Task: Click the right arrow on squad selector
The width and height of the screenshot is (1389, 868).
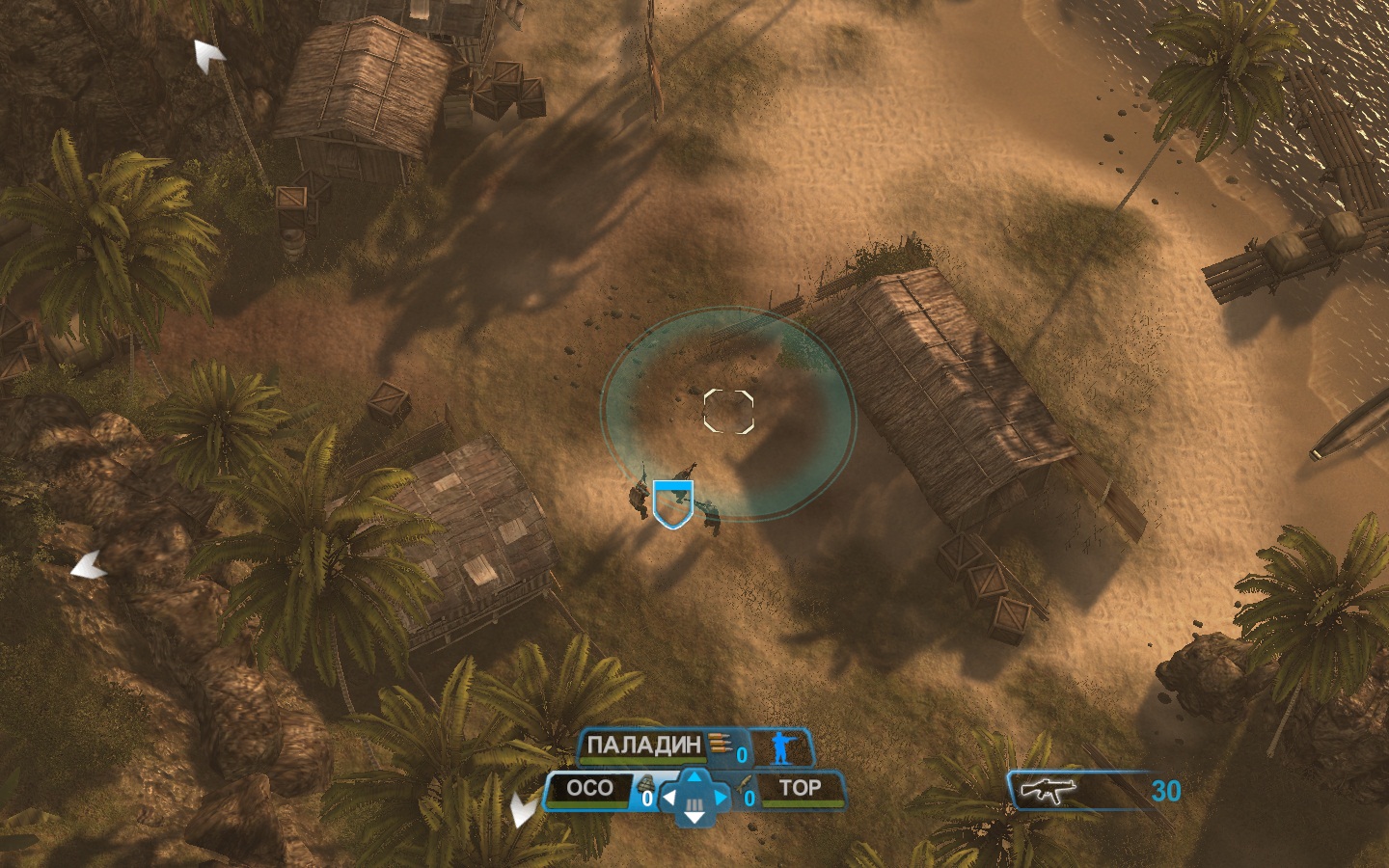Action: [720, 799]
